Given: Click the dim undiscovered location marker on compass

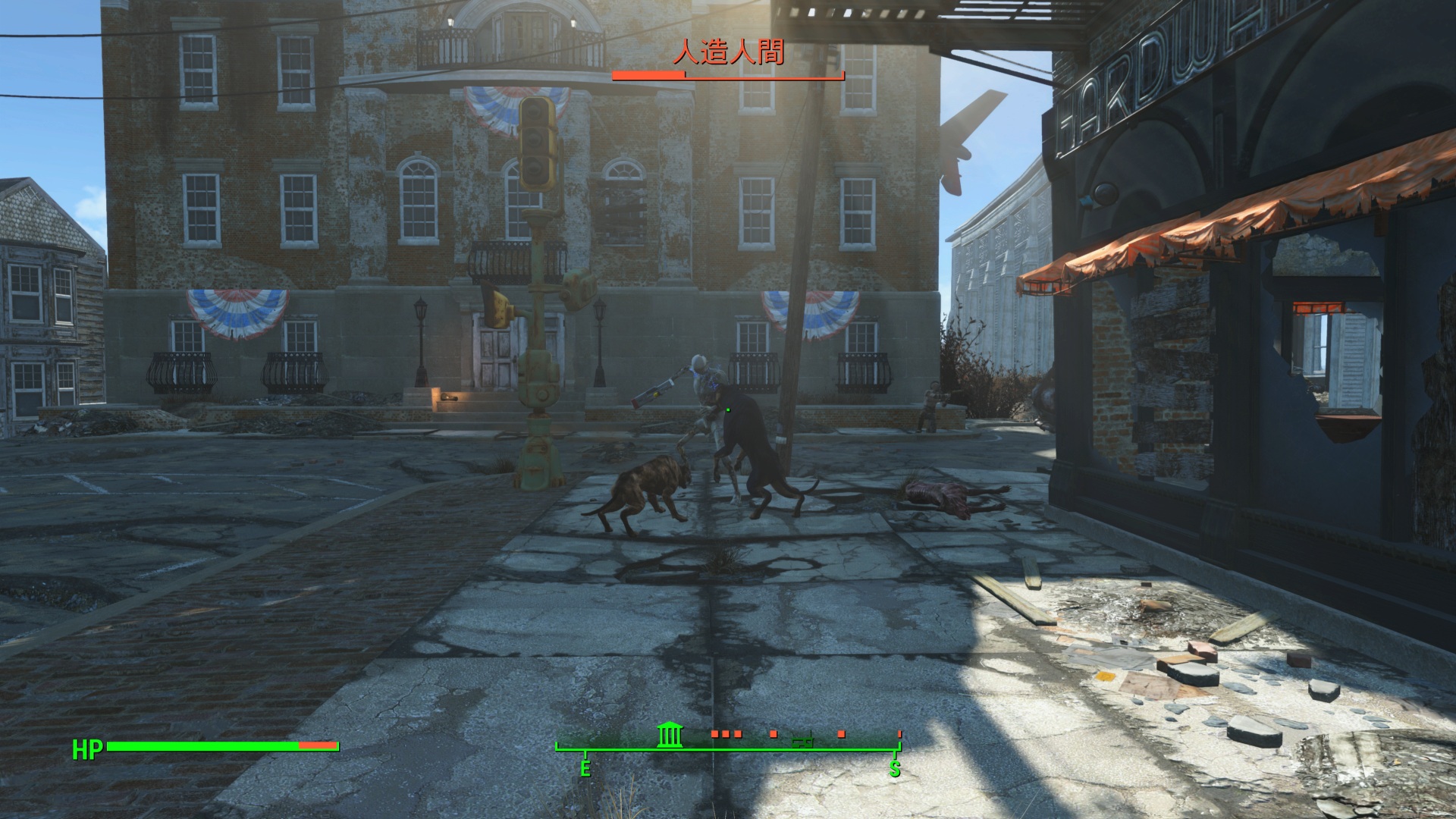Looking at the screenshot, I should point(802,739).
